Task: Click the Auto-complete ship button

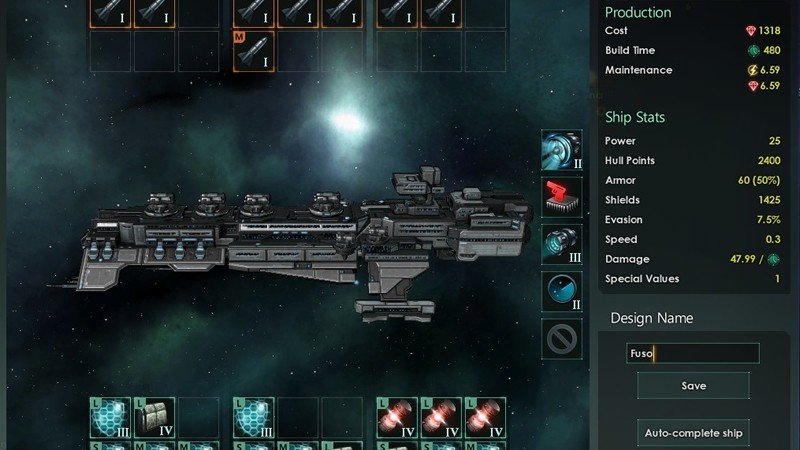Action: tap(693, 434)
